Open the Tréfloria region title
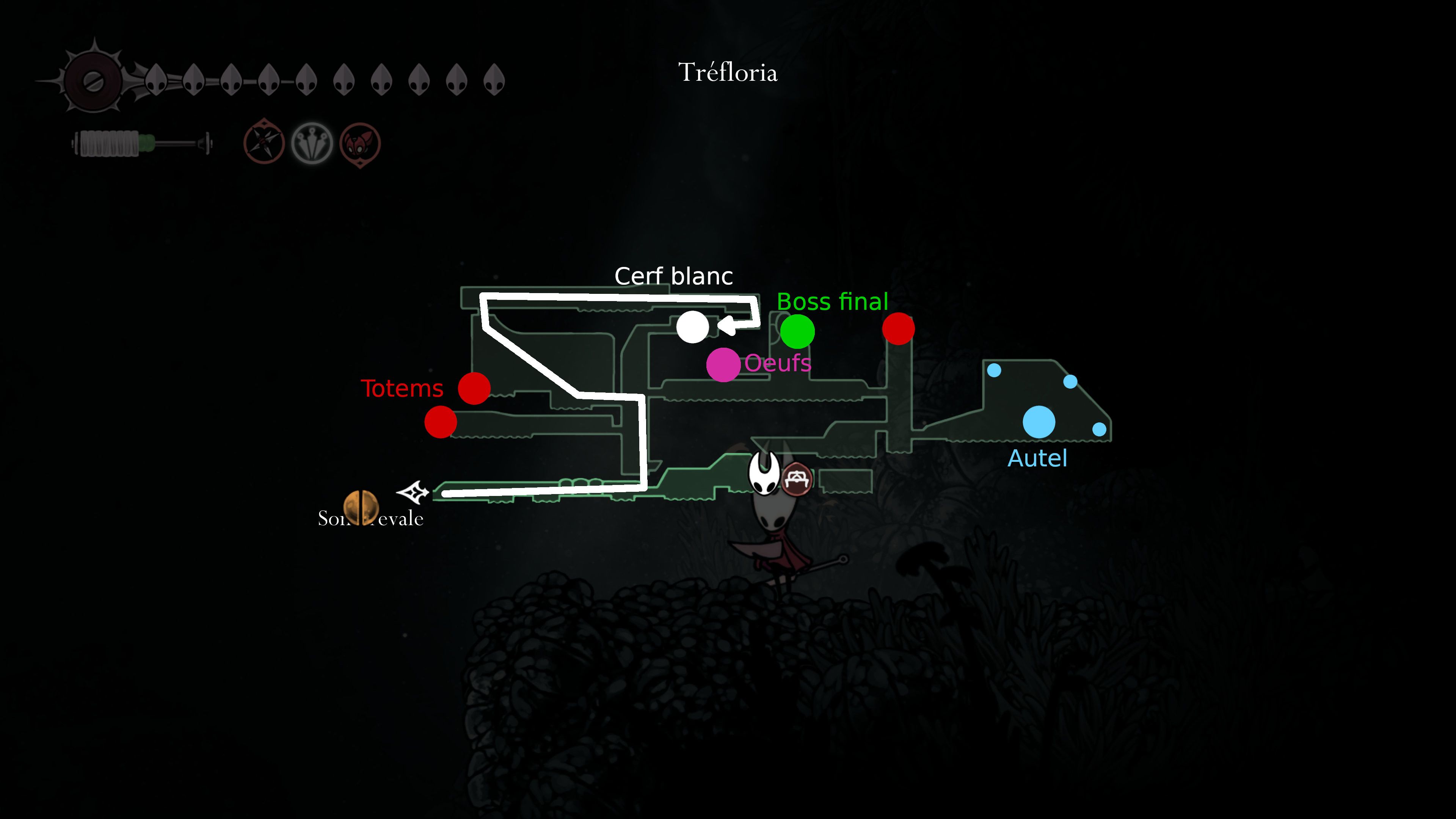 pos(728,72)
